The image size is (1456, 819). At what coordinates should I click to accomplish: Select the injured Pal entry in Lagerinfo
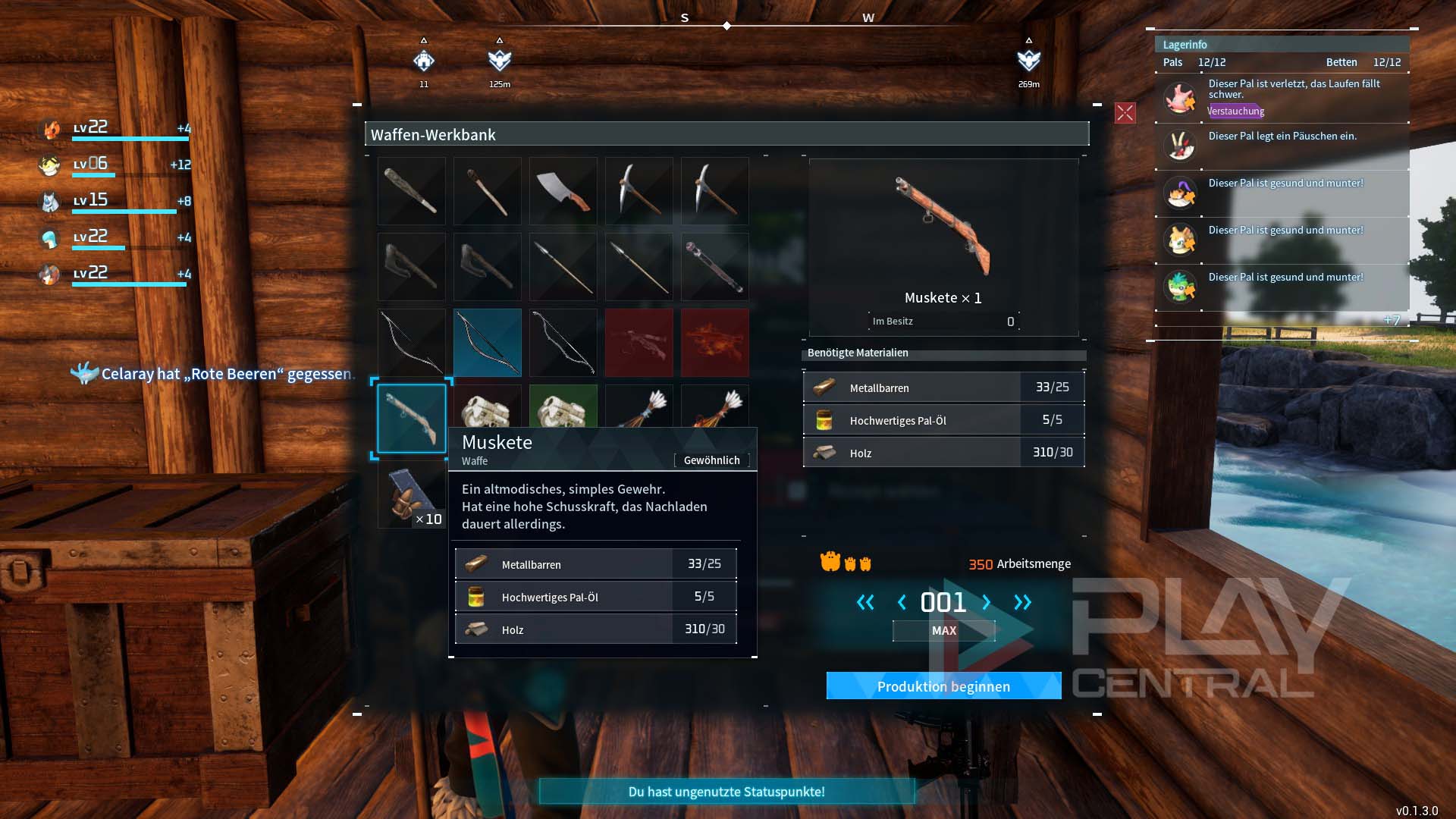[1282, 98]
